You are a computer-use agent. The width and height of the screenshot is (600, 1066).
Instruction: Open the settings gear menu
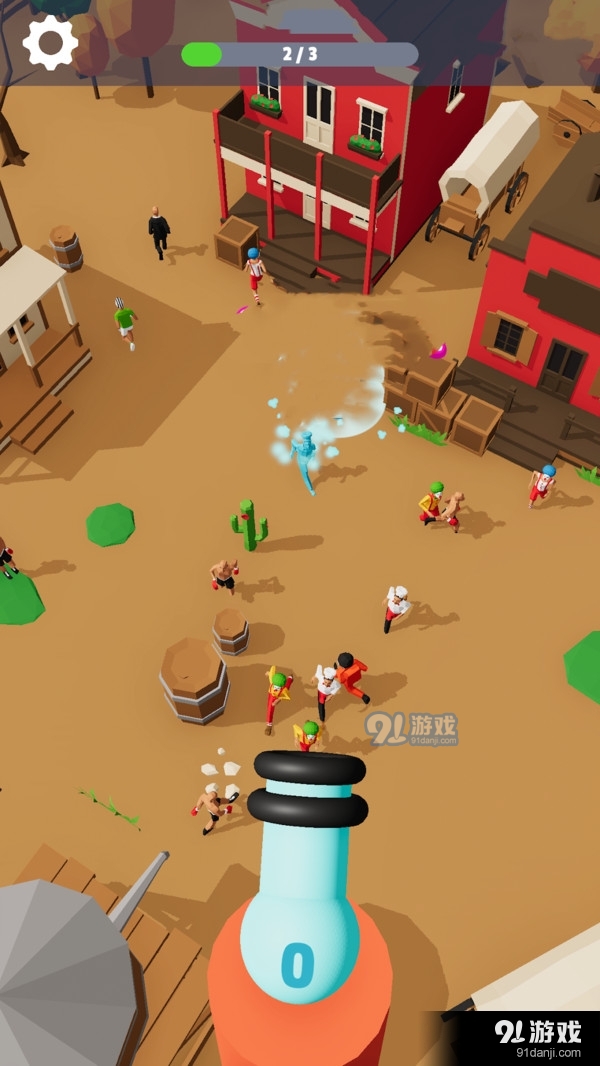tap(50, 42)
